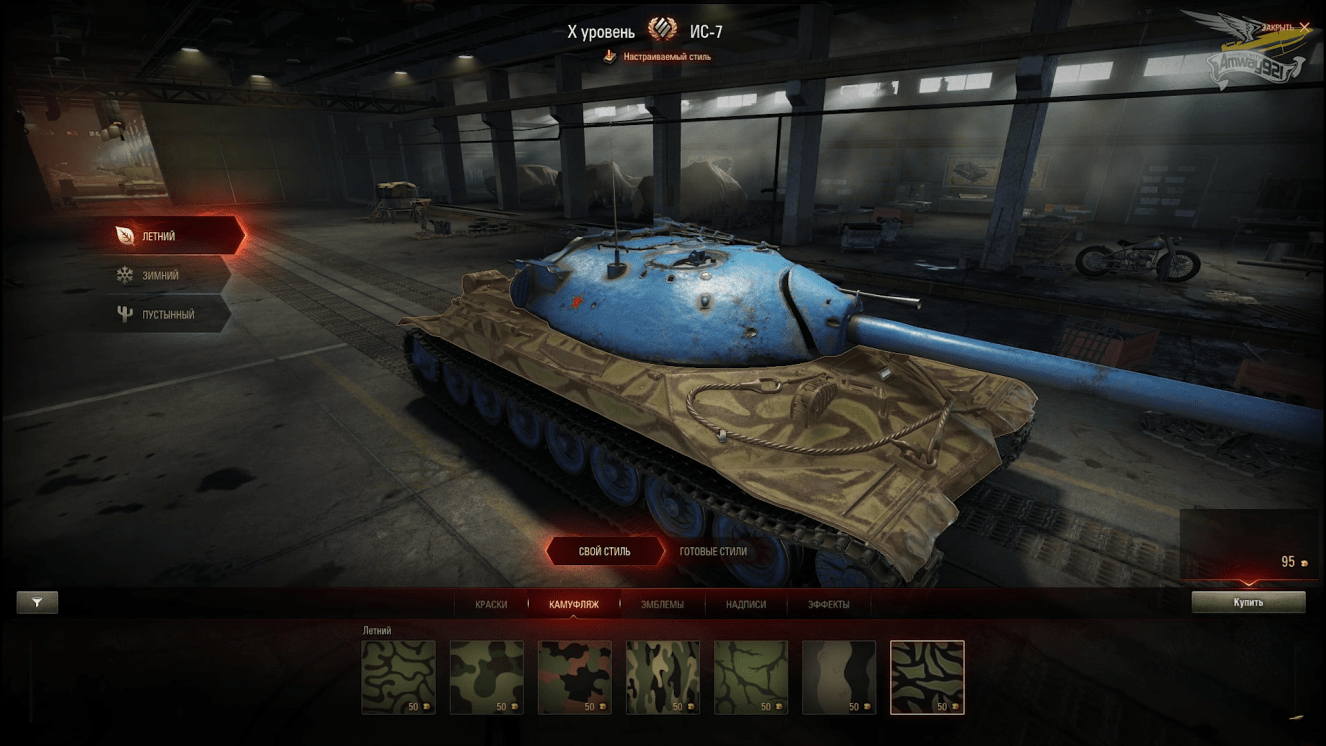
Task: Open the filter funnel button
Action: point(37,602)
